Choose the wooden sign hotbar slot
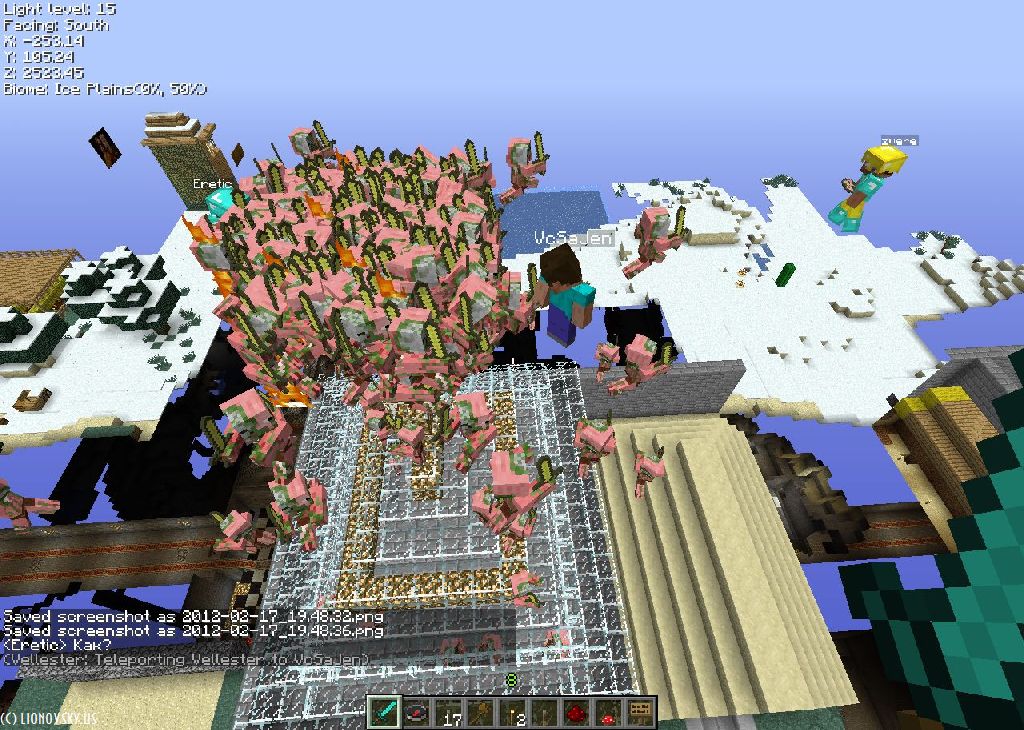Viewport: 1024px width, 730px height. (x=640, y=712)
